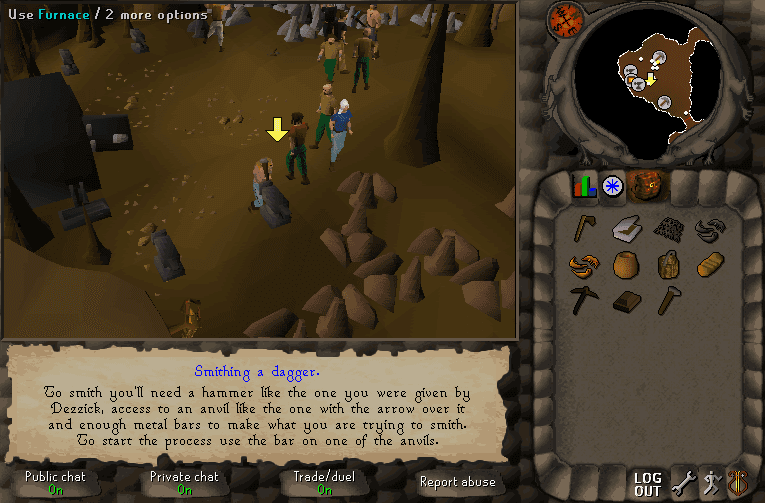Use the bronze bar from inventory

click(626, 301)
